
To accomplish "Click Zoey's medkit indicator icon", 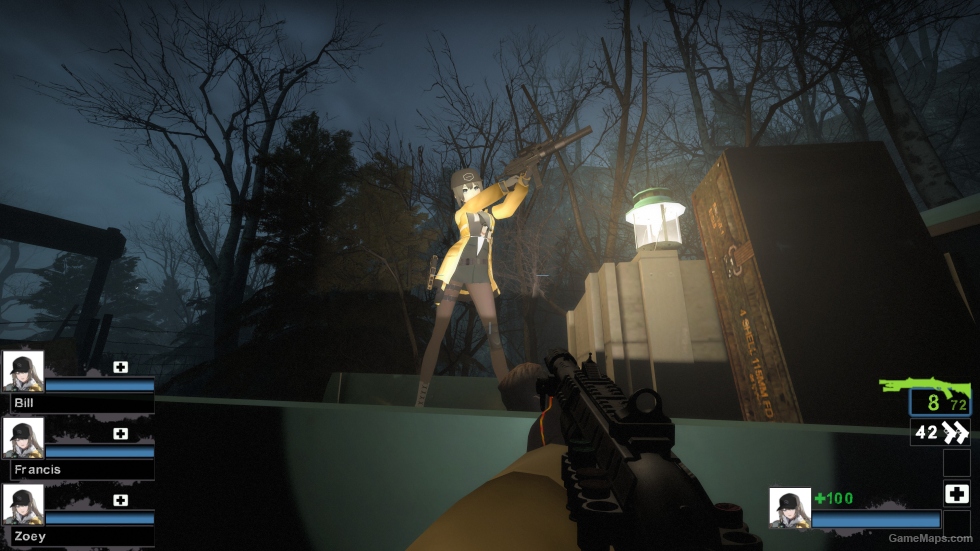I will (x=120, y=500).
